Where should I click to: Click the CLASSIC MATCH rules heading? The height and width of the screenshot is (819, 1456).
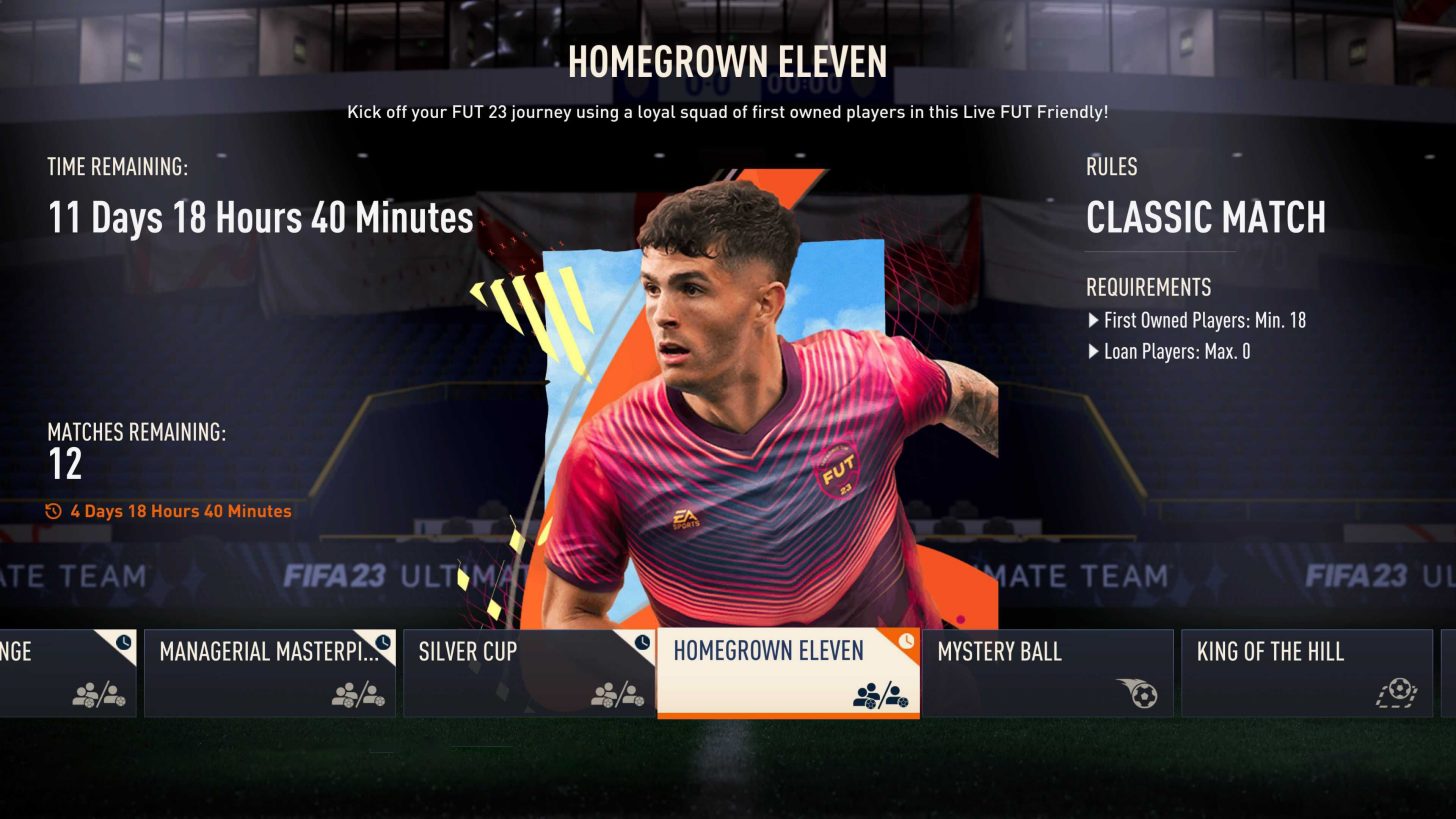(1205, 219)
